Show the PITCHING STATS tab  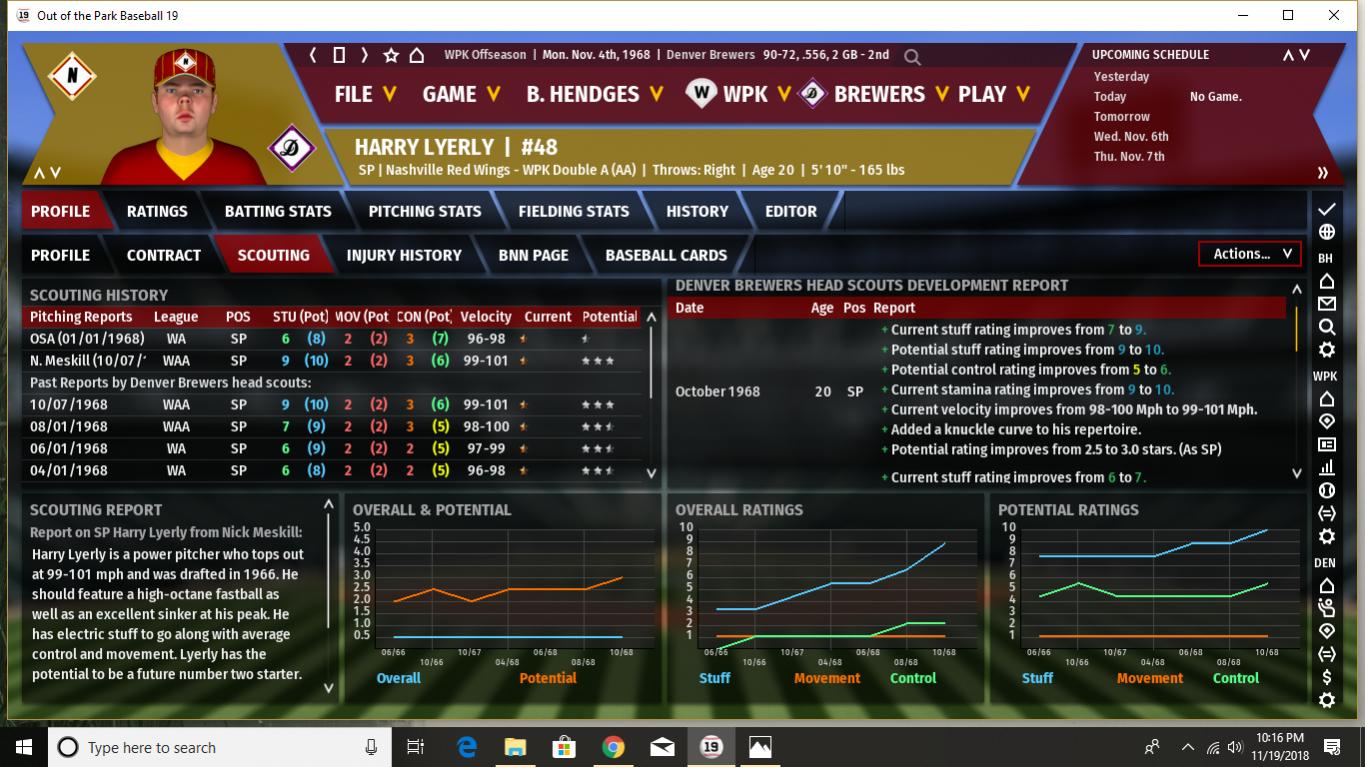pyautogui.click(x=425, y=211)
